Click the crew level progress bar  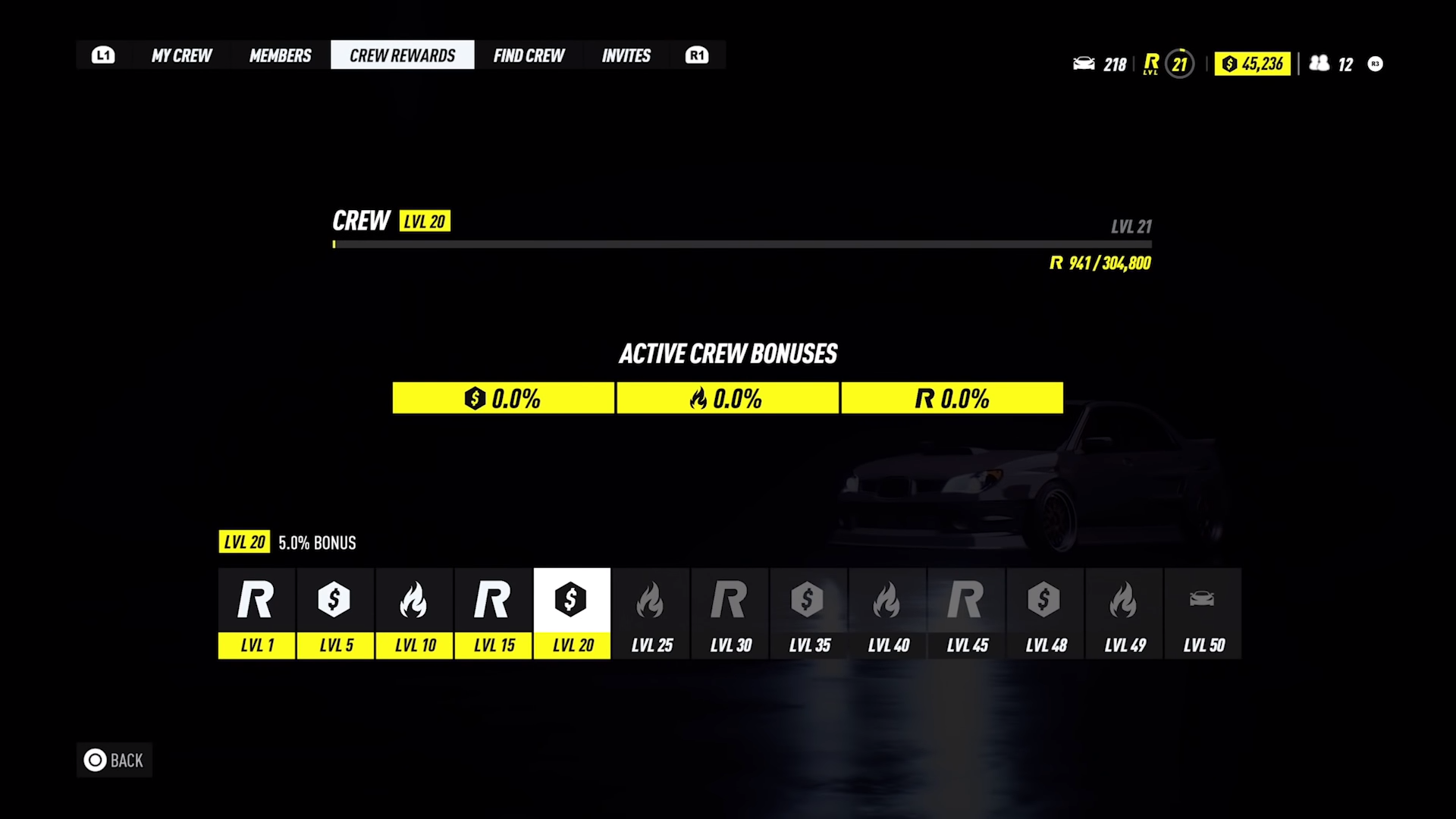click(742, 244)
